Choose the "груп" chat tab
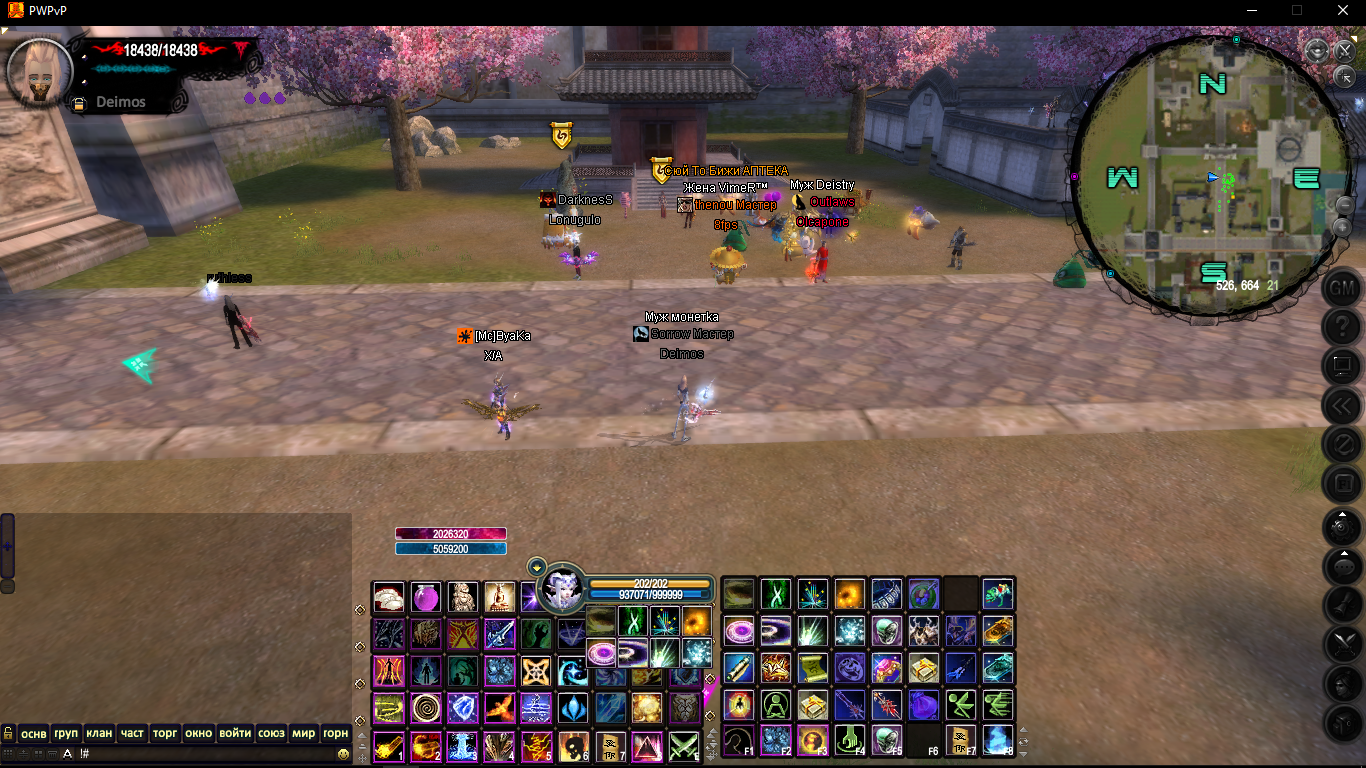 (66, 733)
